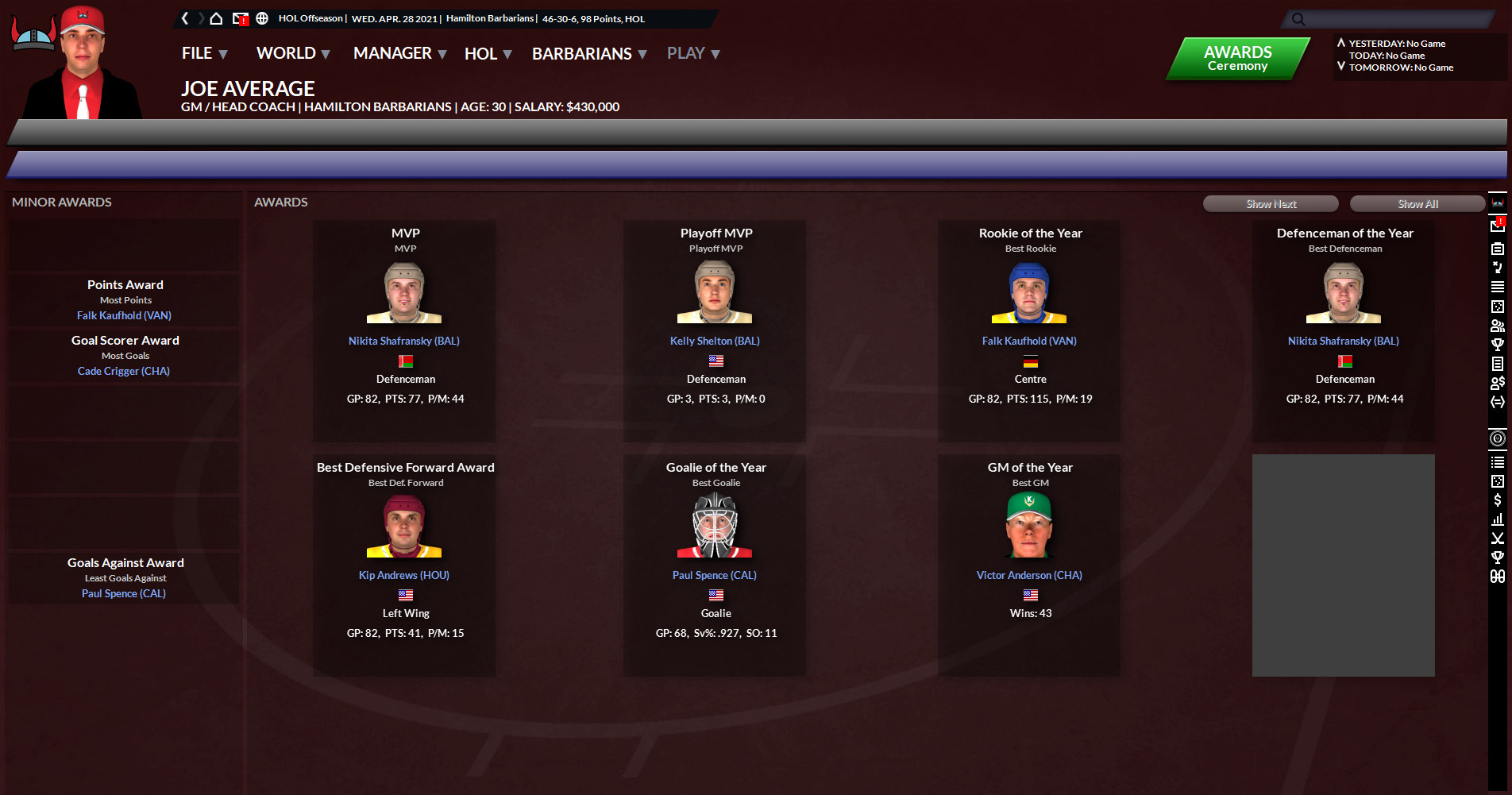Open Nikita Shafransky's MVP player profile link
Screen dimensions: 1512x795
click(x=403, y=341)
